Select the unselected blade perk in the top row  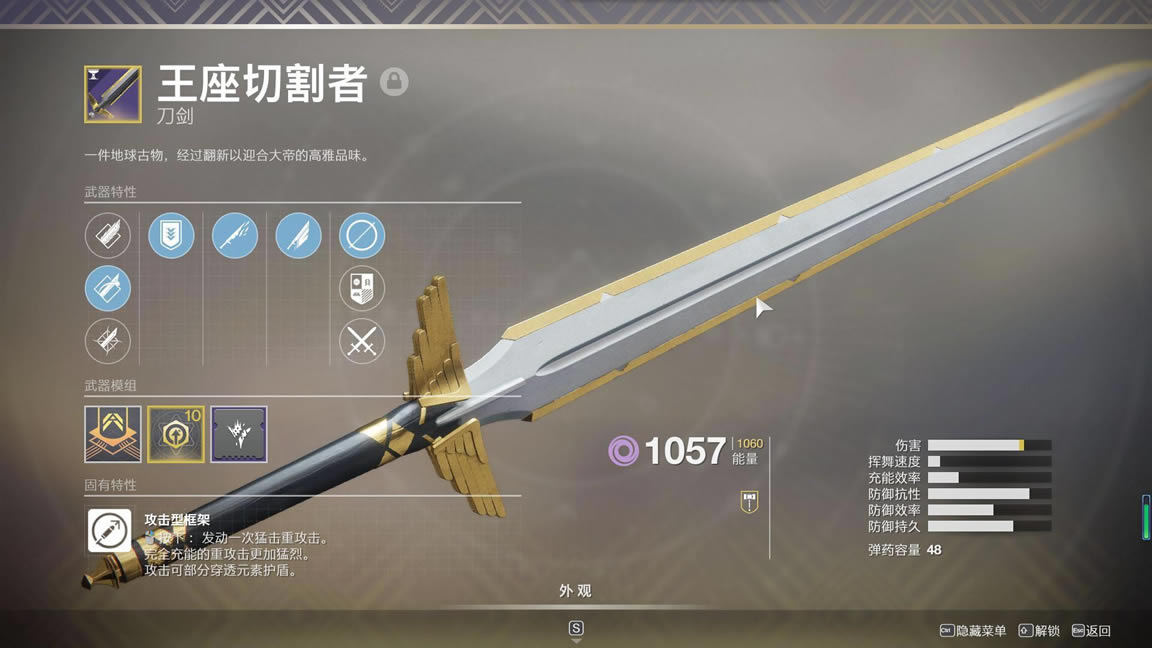107,236
